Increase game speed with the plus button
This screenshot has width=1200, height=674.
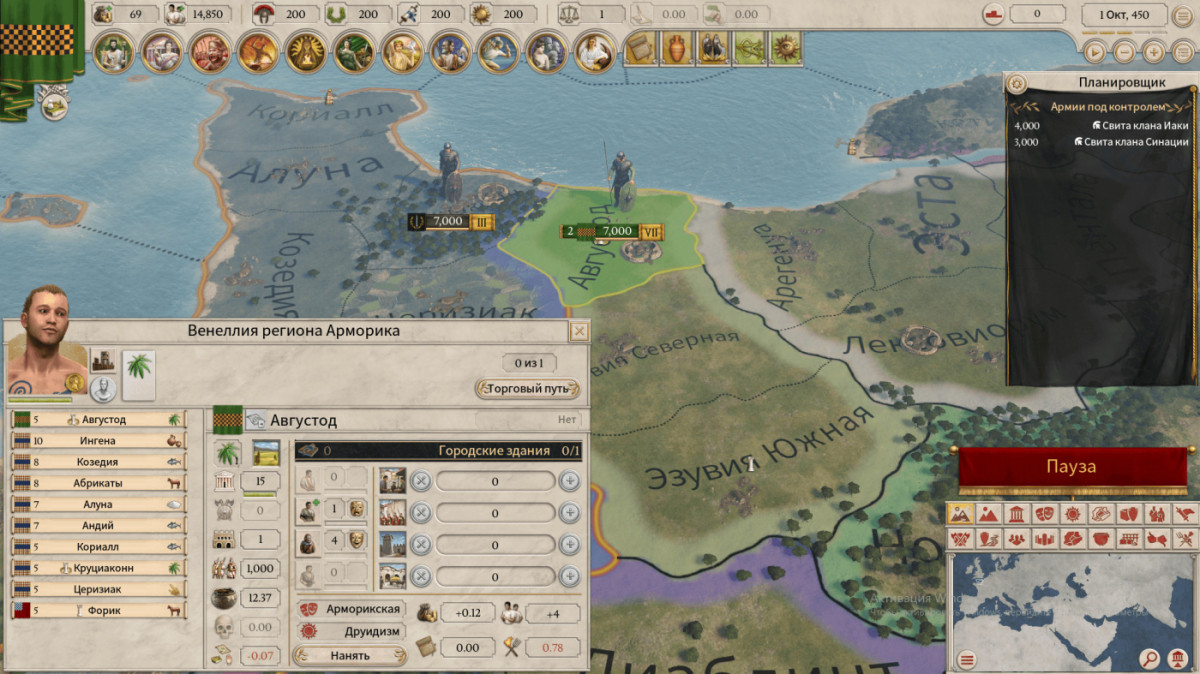[1153, 51]
